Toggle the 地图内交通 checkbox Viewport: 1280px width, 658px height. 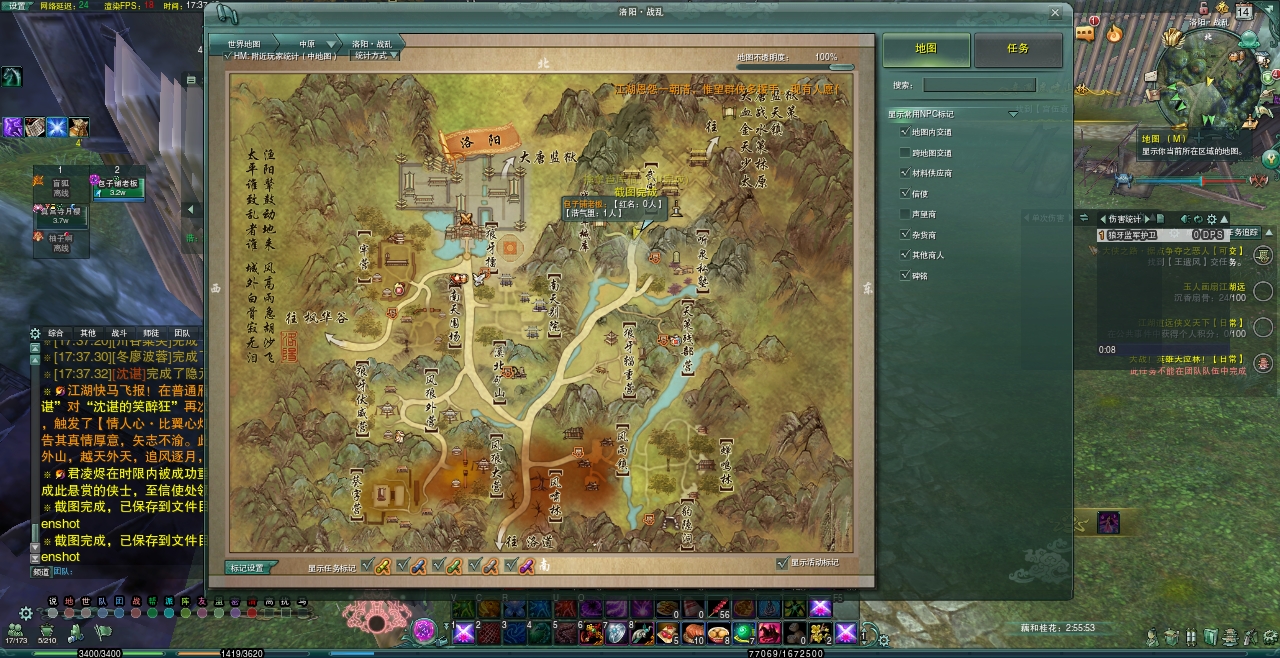tap(905, 132)
